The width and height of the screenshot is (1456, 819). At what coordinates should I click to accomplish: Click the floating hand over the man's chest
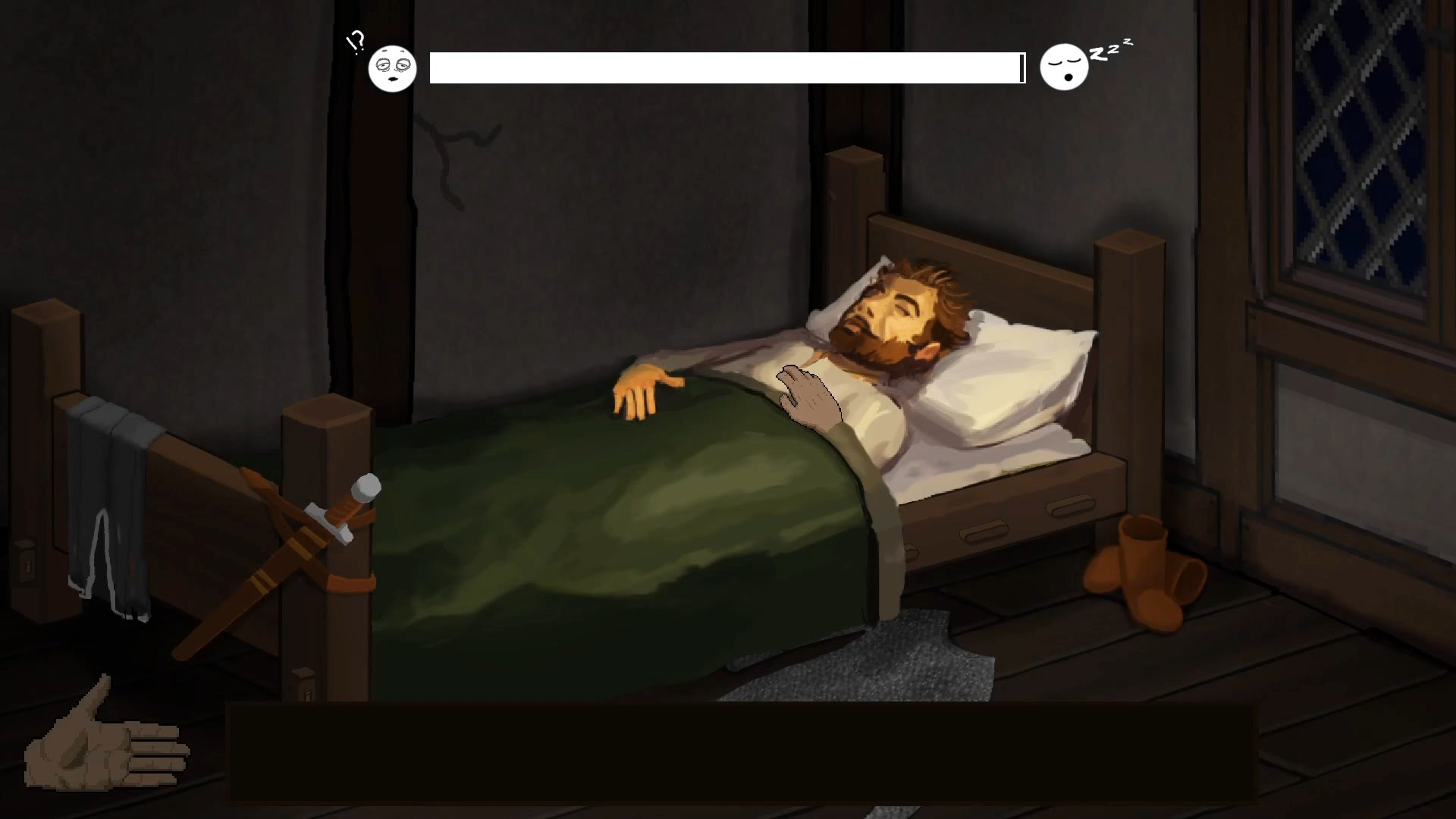click(805, 394)
